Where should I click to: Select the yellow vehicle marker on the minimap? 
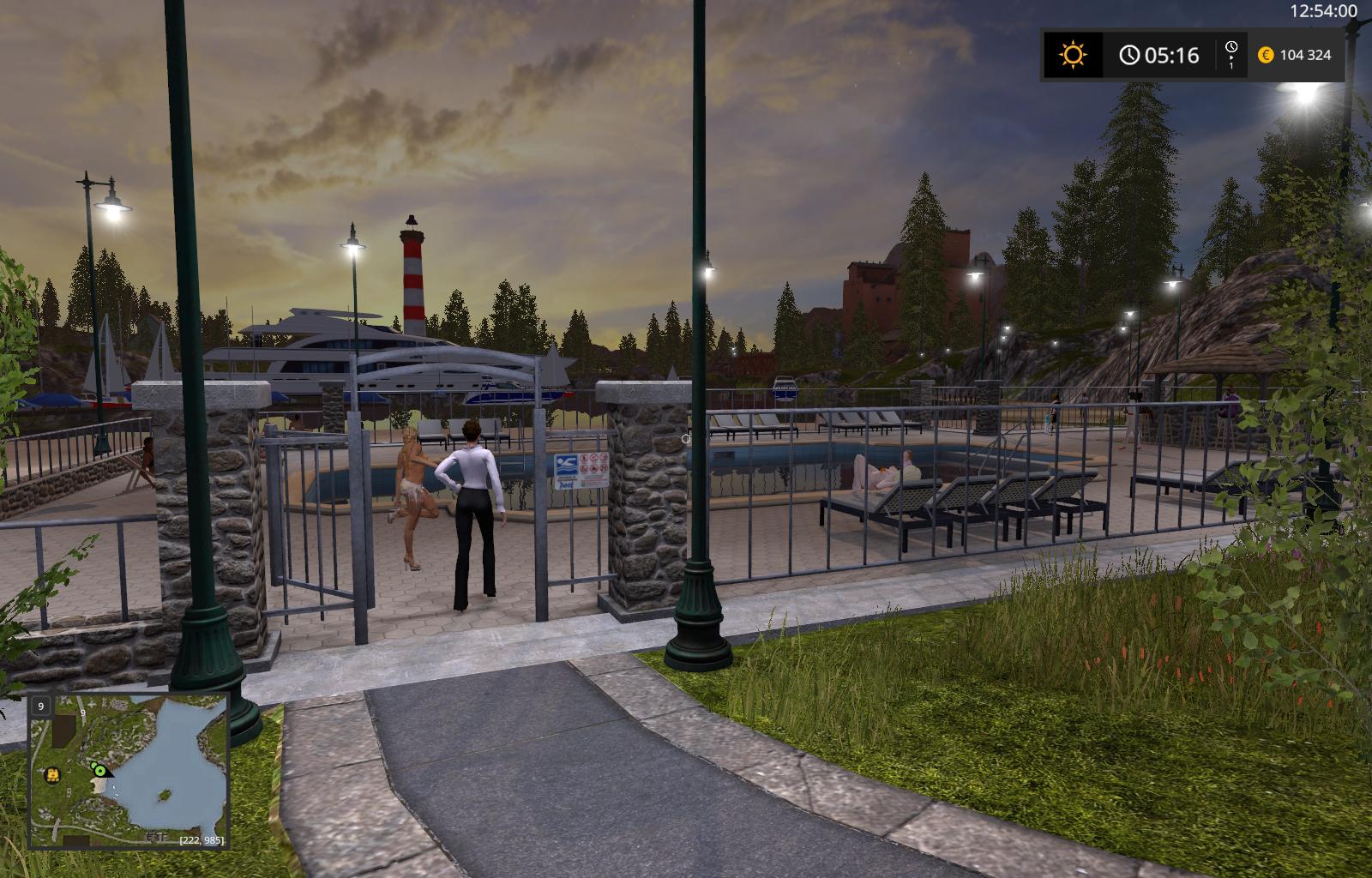53,774
